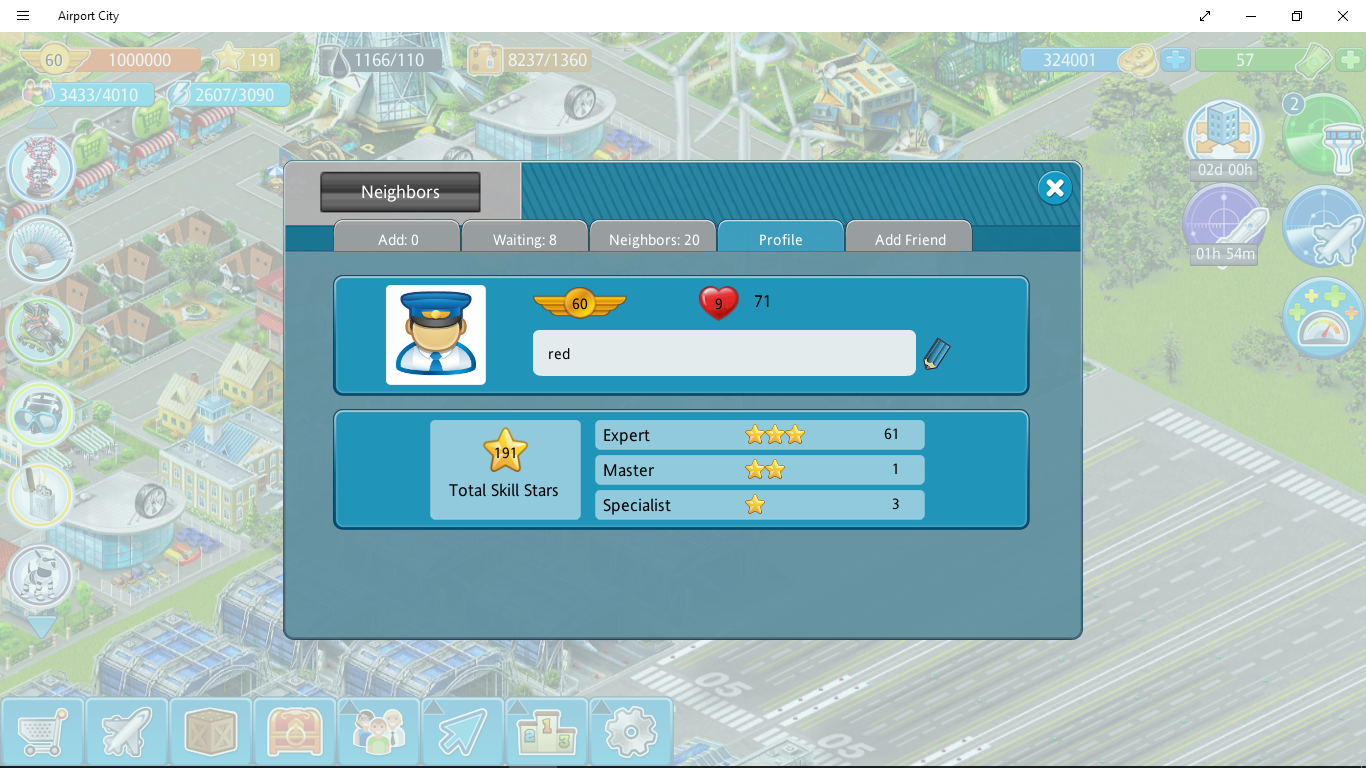Open the airplane hangar menu
The width and height of the screenshot is (1366, 768).
pyautogui.click(x=126, y=733)
